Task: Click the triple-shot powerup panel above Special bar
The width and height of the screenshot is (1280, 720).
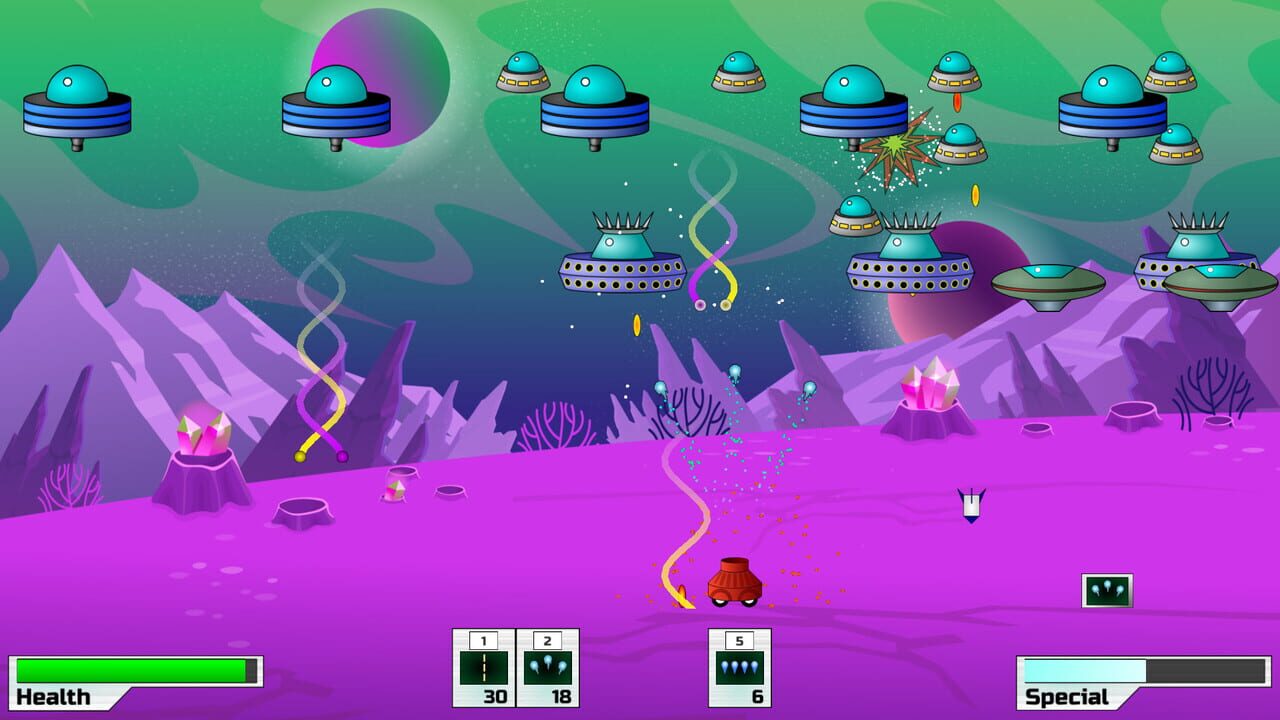Action: [x=1106, y=588]
